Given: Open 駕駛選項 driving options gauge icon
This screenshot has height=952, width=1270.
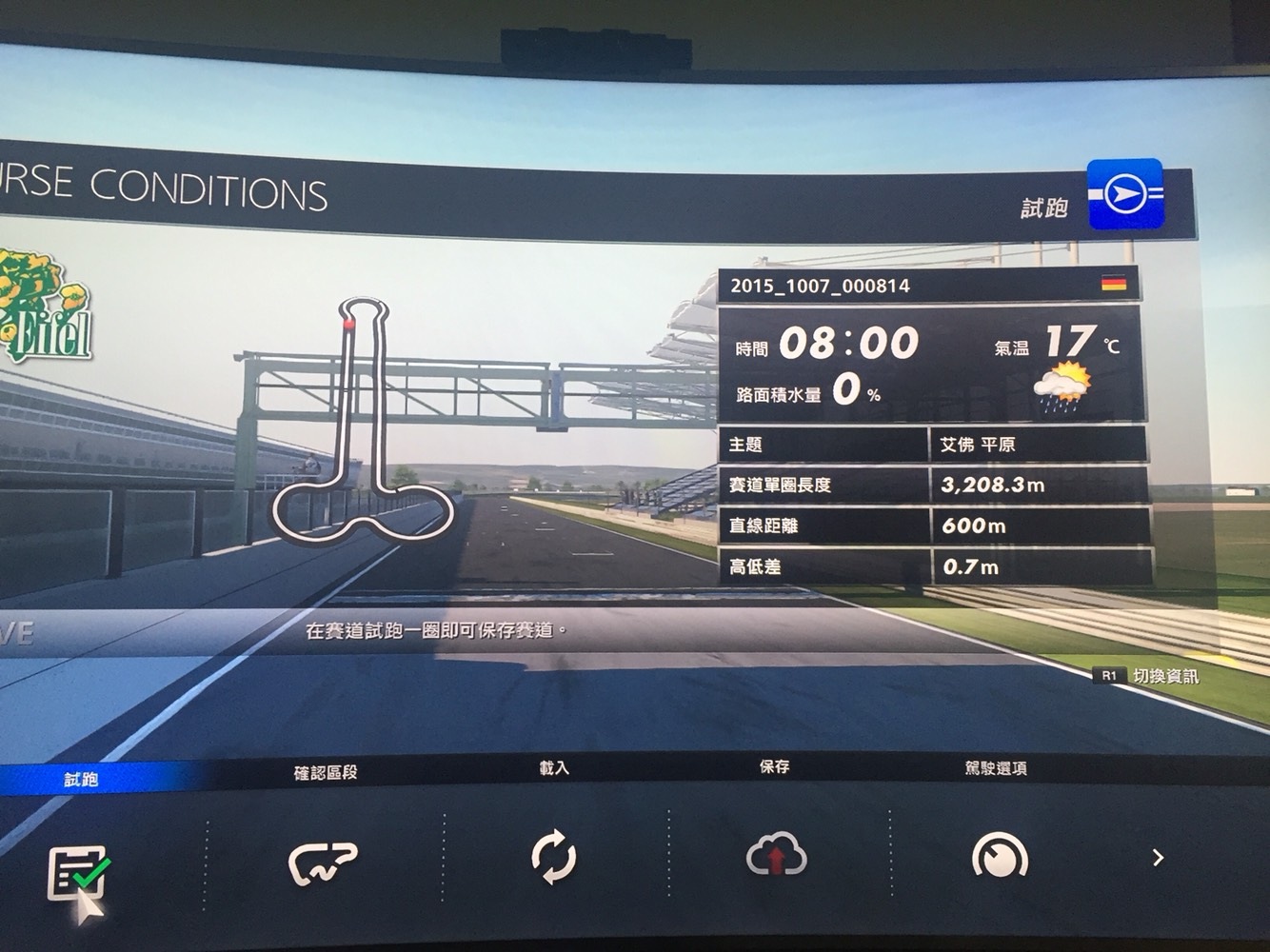Looking at the screenshot, I should coord(999,856).
